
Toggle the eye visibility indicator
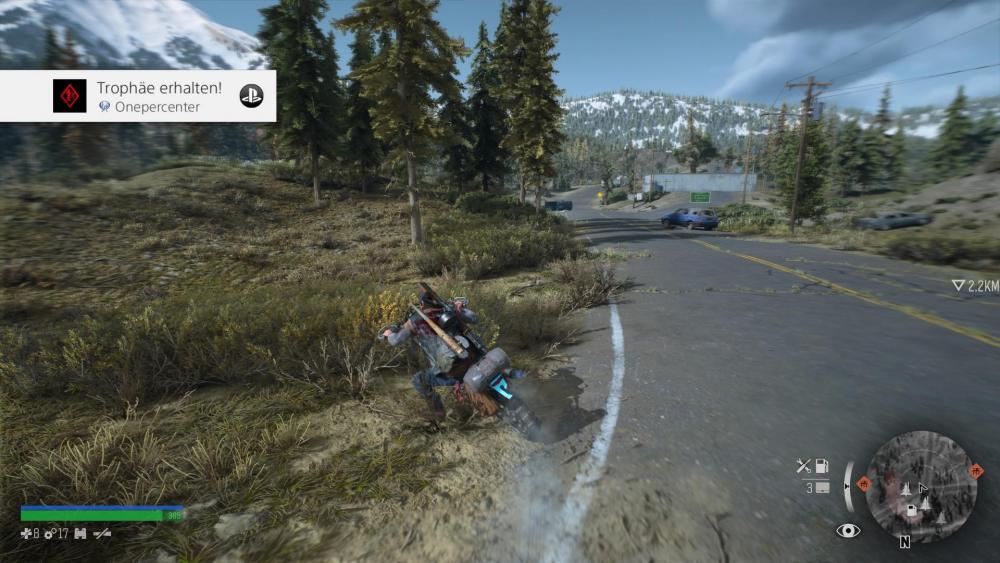[848, 530]
